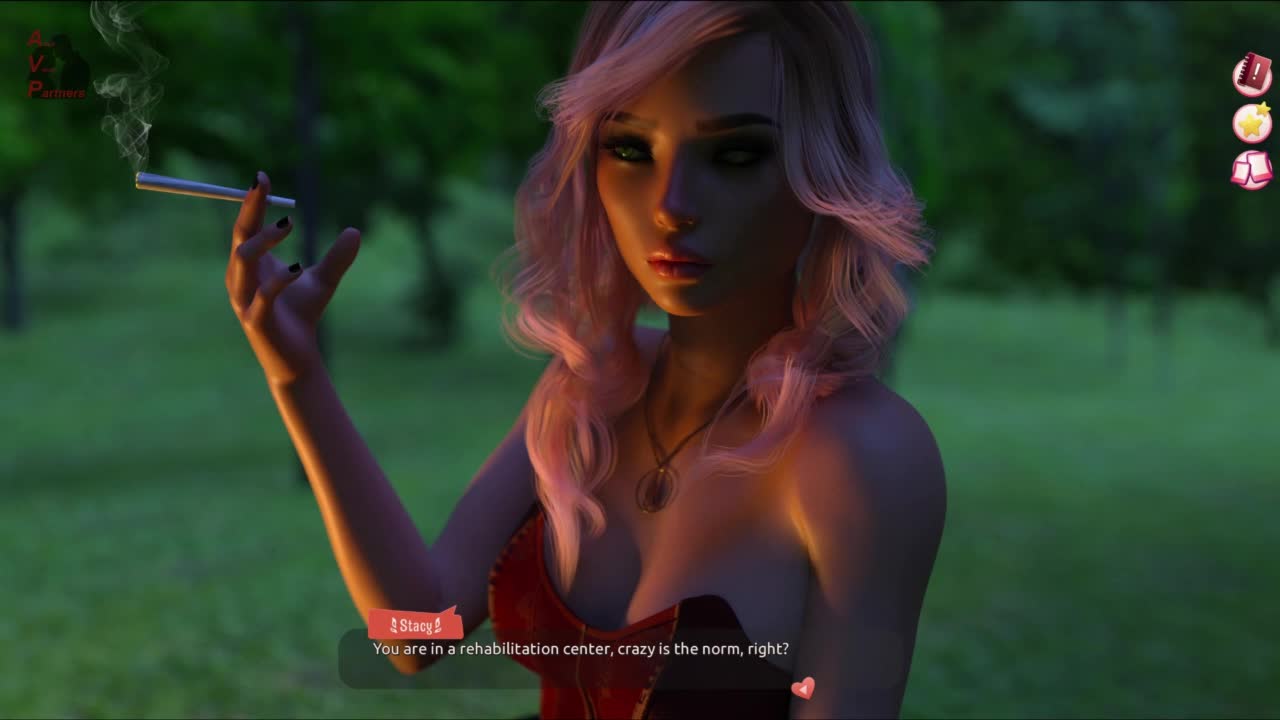Open the pink cards gallery icon
This screenshot has height=720, width=1280.
coord(1251,169)
